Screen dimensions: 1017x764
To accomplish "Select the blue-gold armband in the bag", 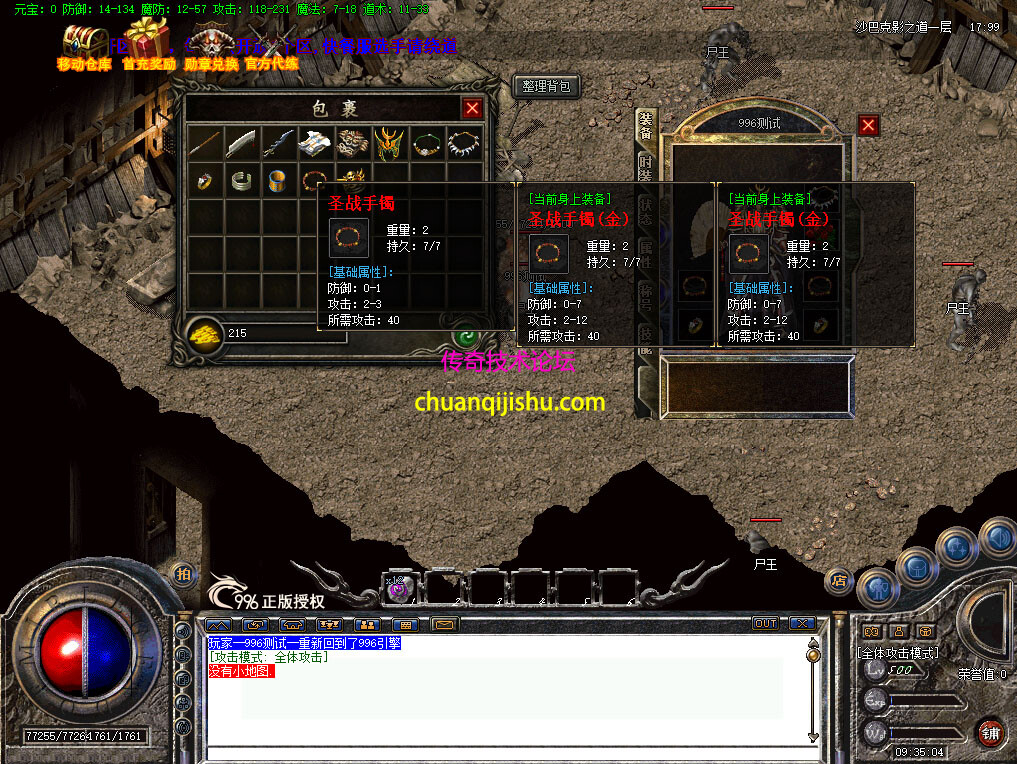I will (x=278, y=181).
